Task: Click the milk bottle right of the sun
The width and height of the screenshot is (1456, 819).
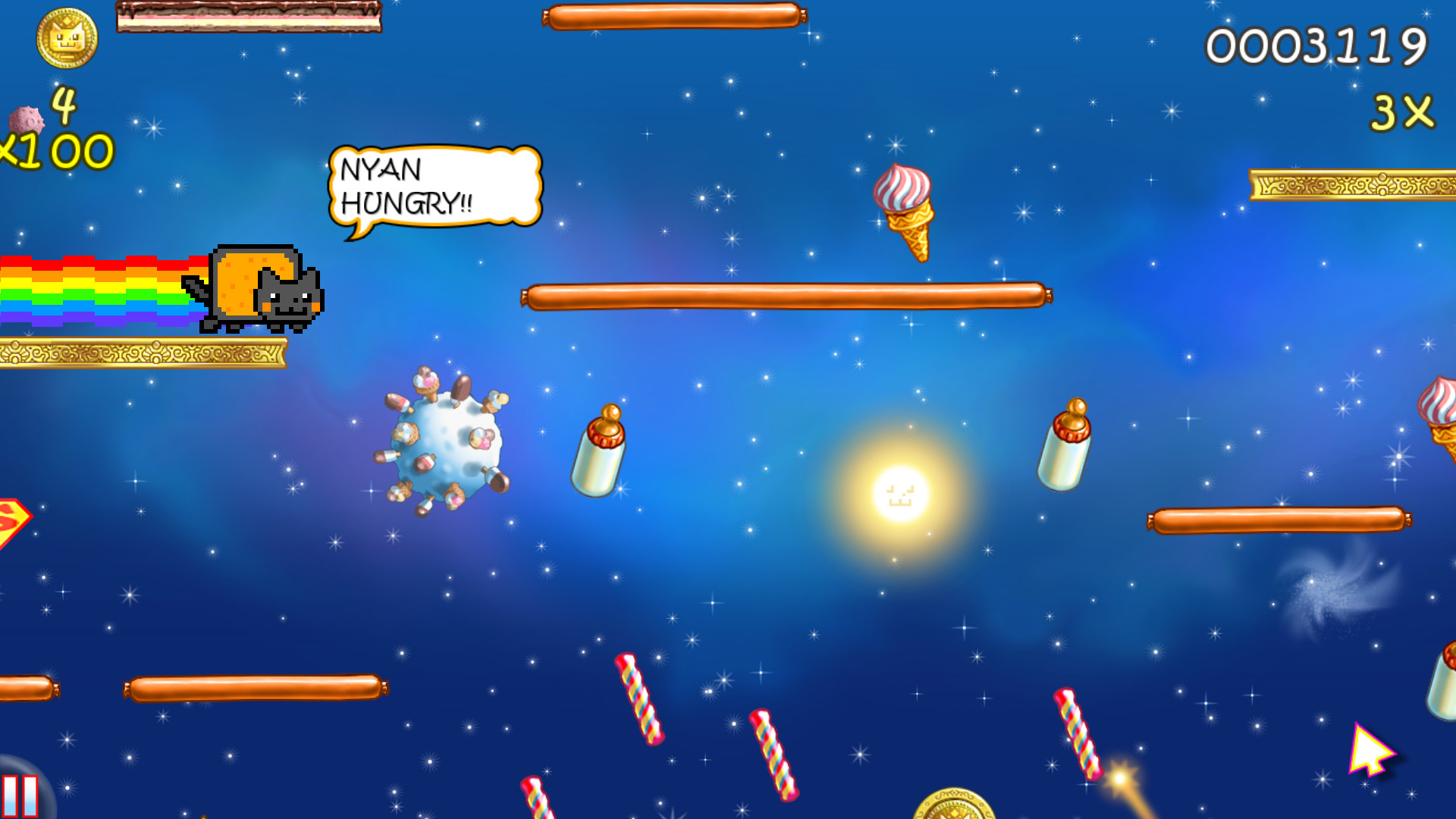Action: [1065, 447]
